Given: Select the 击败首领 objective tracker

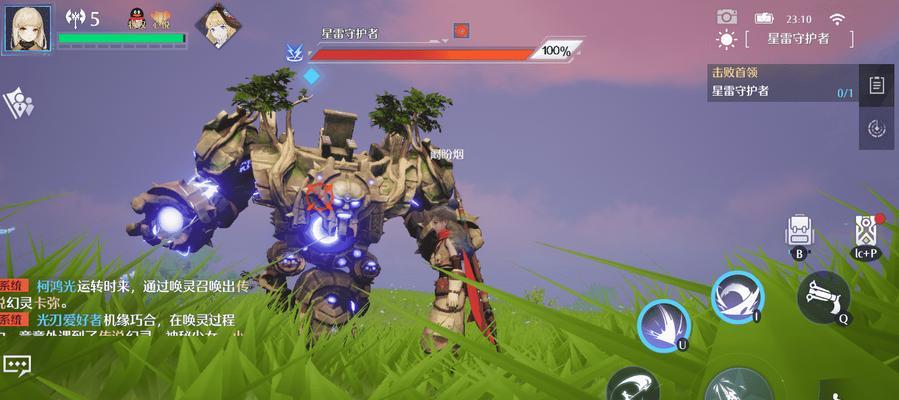Looking at the screenshot, I should (x=780, y=82).
